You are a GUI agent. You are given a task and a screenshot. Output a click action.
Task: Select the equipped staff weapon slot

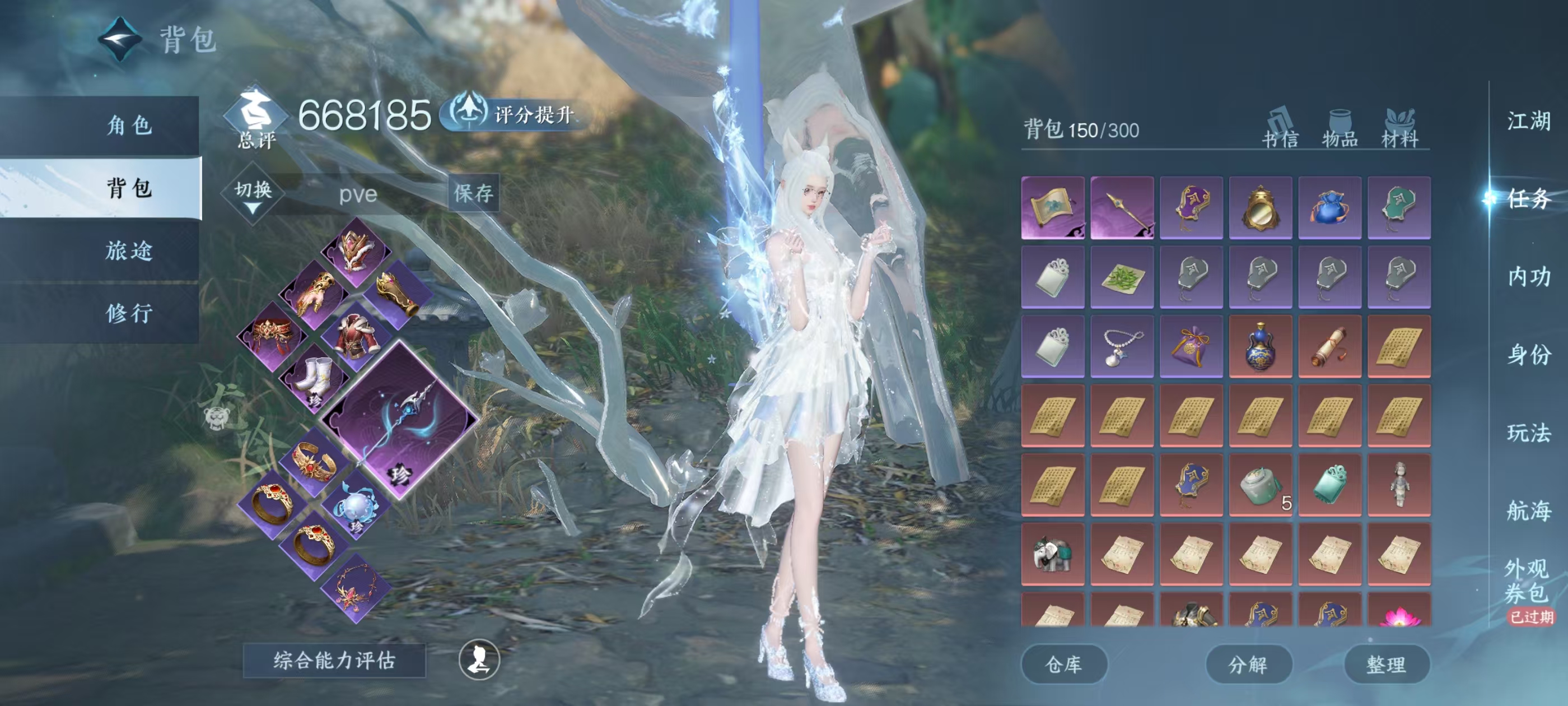tap(399, 420)
